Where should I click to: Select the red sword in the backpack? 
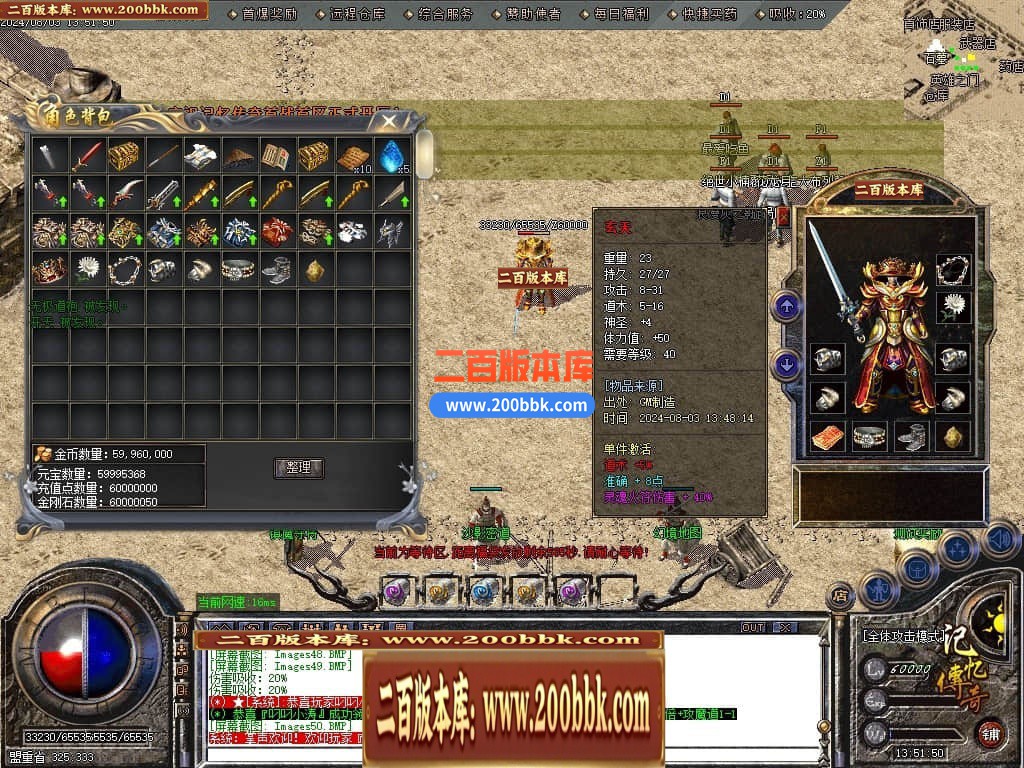(x=87, y=156)
